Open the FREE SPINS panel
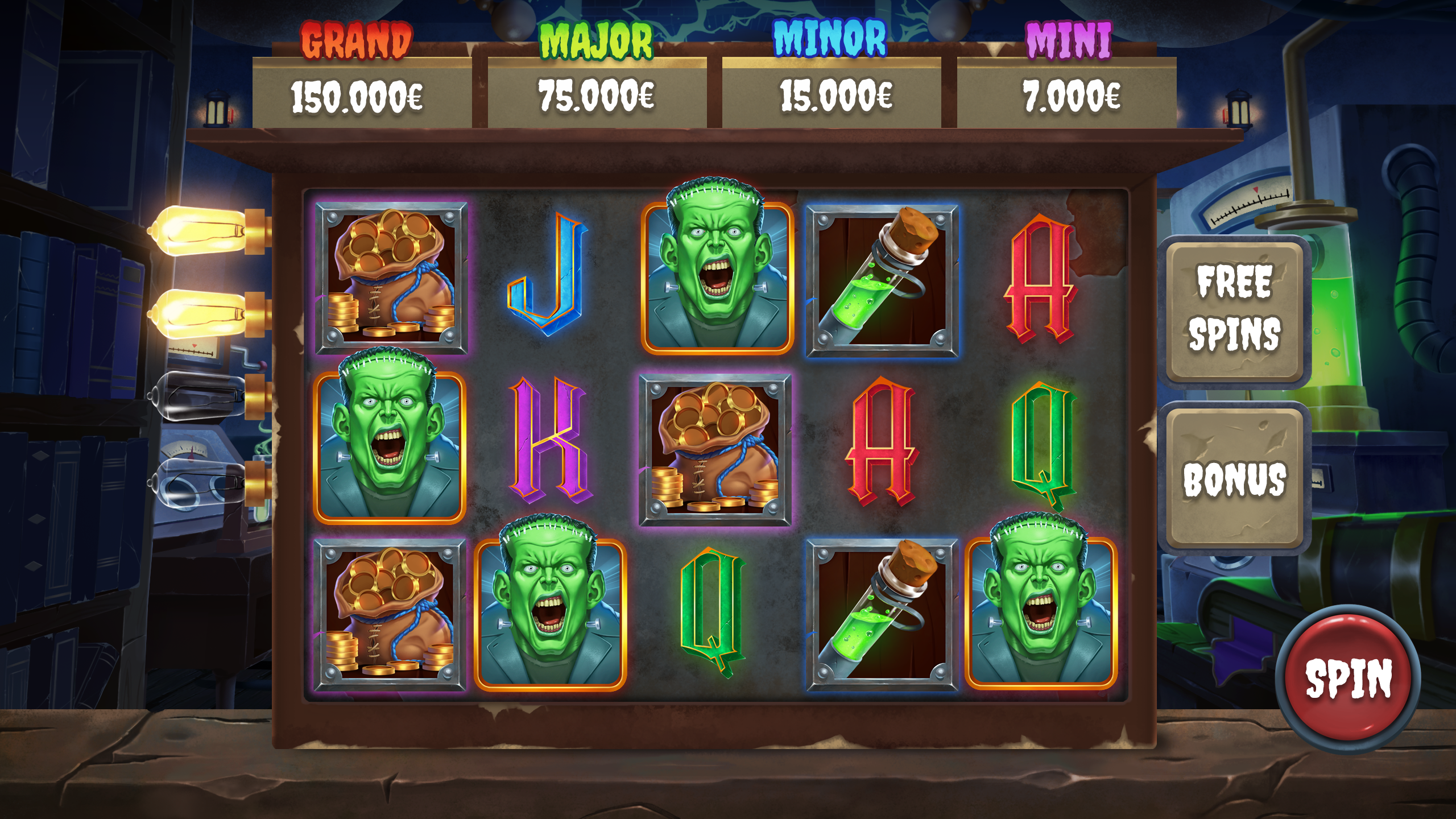 point(1234,309)
